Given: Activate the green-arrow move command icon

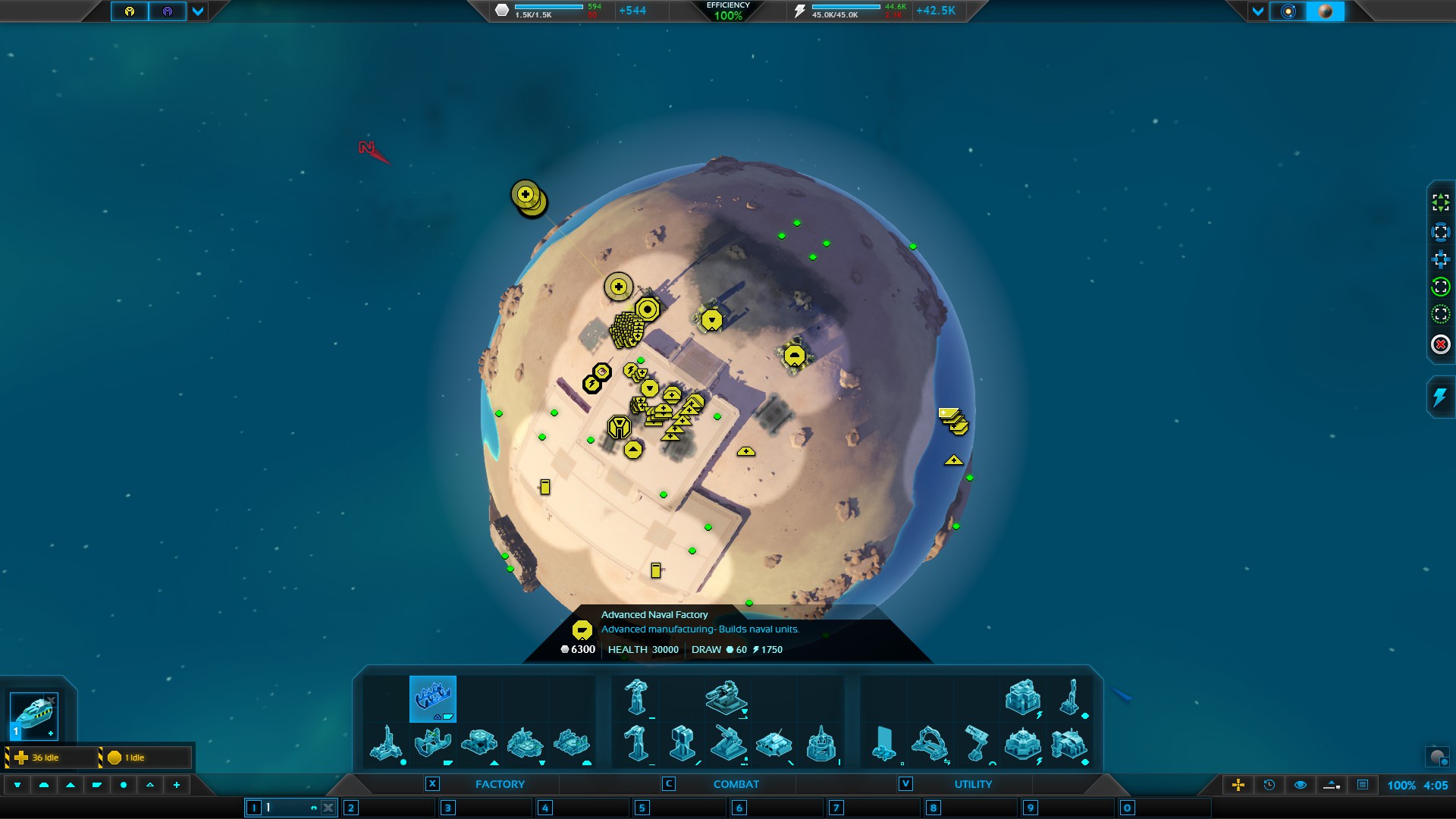Looking at the screenshot, I should coord(1440,202).
